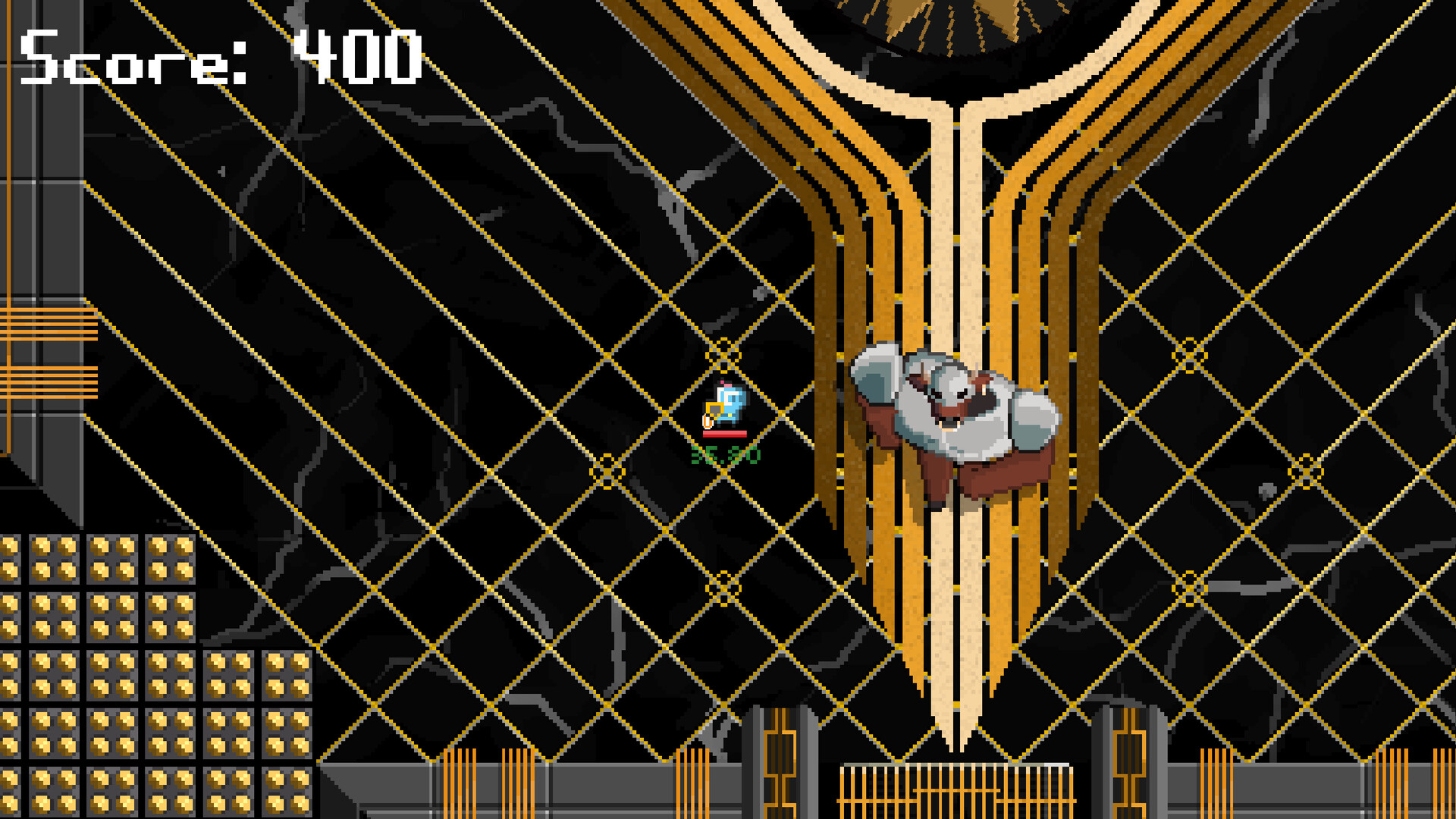Click the orange flame beside the player
This screenshot has height=819, width=1456.
[708, 422]
